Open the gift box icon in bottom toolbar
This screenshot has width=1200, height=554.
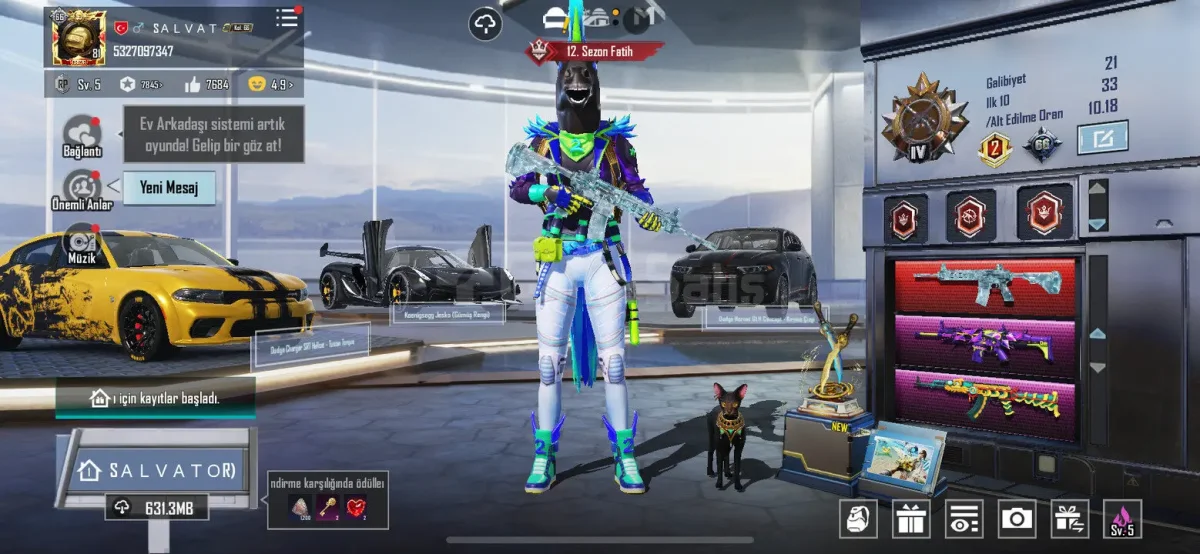[x=911, y=518]
